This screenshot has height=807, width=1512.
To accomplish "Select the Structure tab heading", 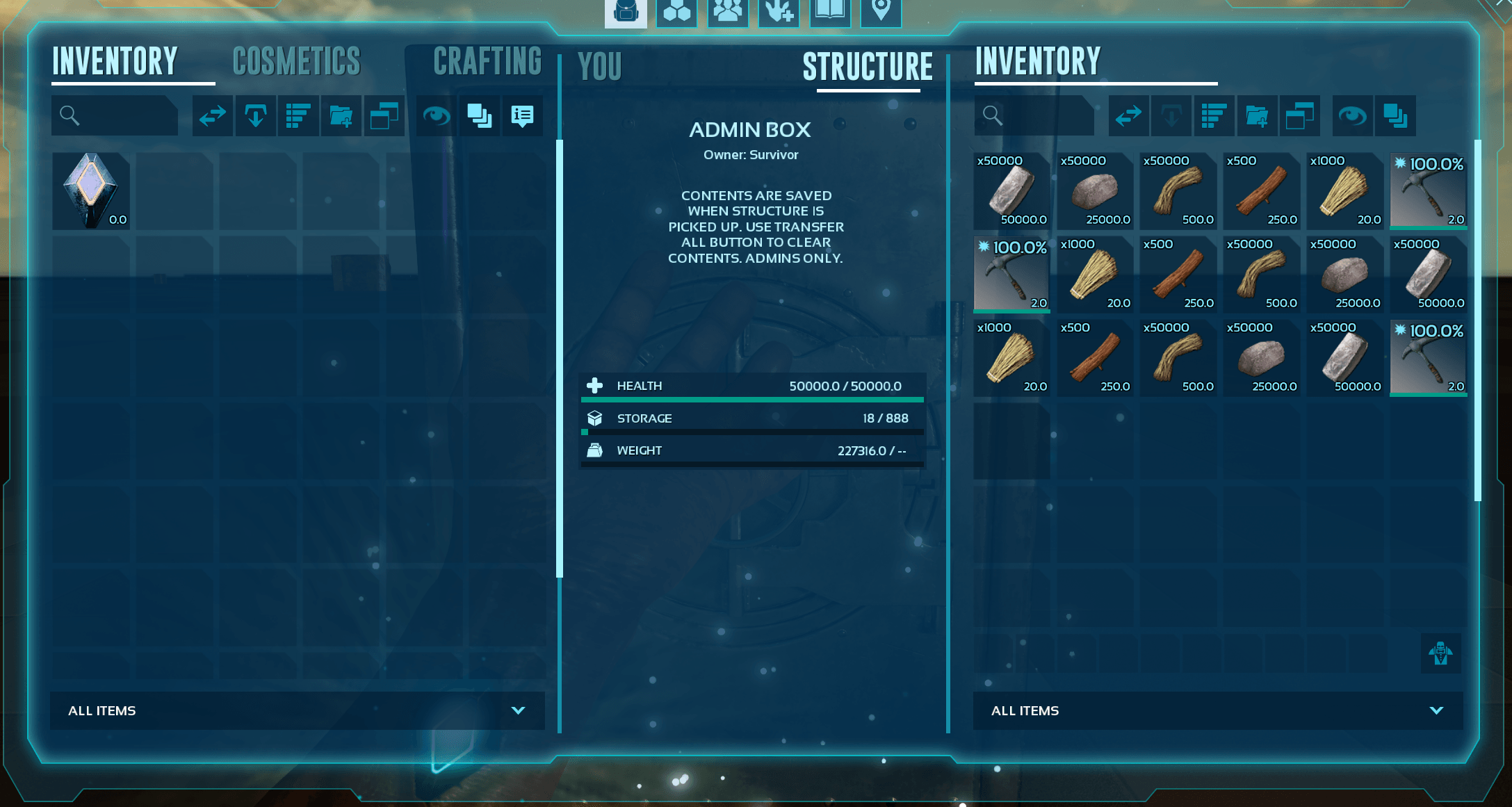I will [x=868, y=67].
